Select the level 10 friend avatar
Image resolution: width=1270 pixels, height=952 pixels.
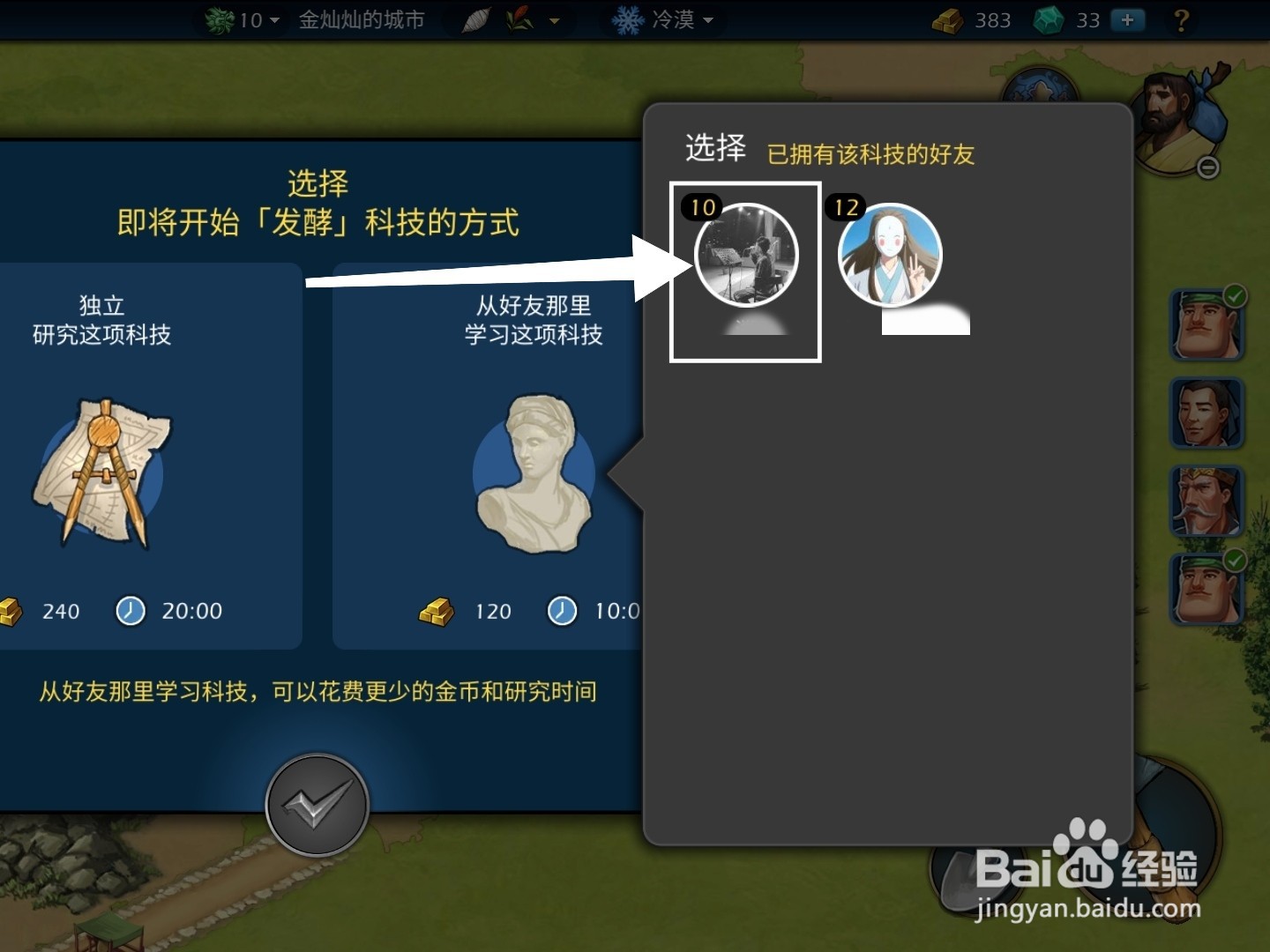pos(745,256)
